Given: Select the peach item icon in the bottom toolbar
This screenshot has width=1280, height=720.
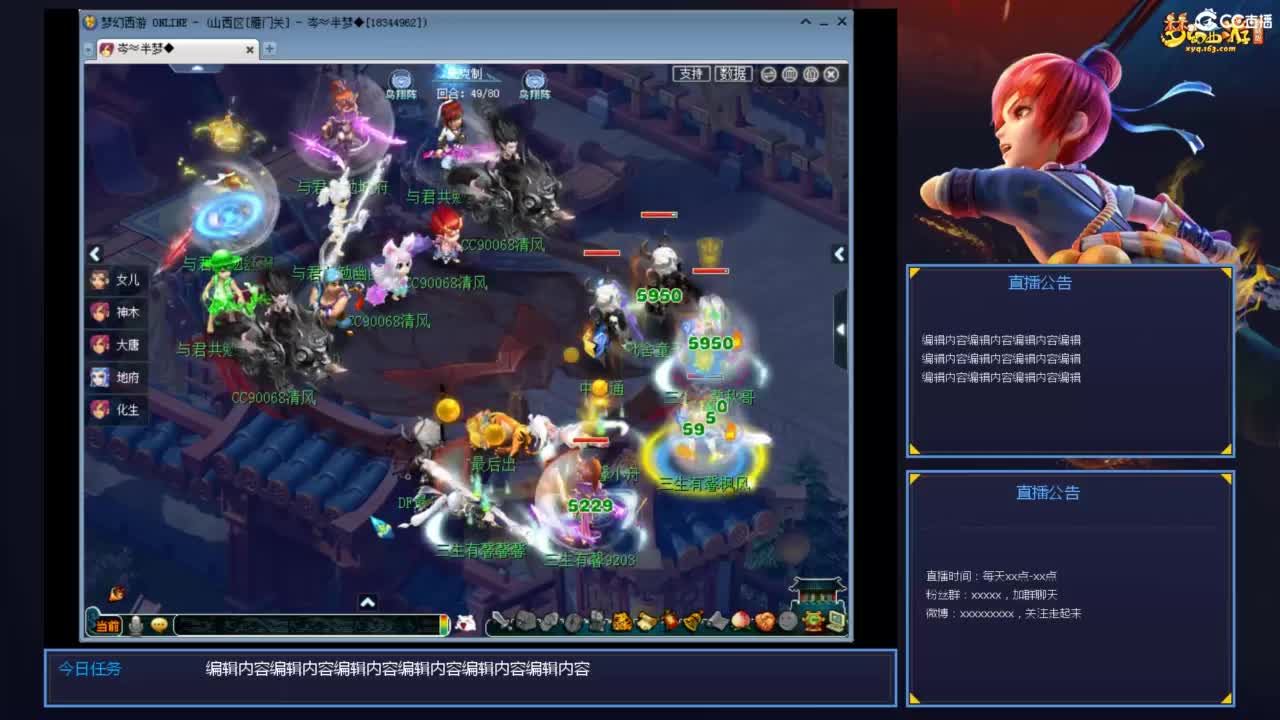Looking at the screenshot, I should (x=741, y=620).
